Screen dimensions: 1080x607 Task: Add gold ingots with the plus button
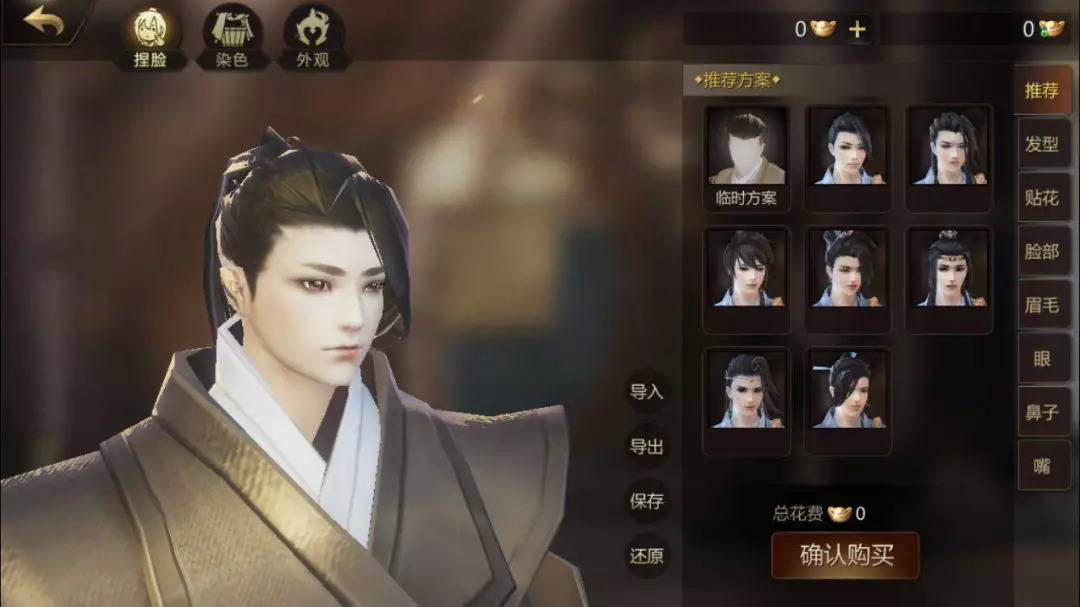(x=857, y=29)
